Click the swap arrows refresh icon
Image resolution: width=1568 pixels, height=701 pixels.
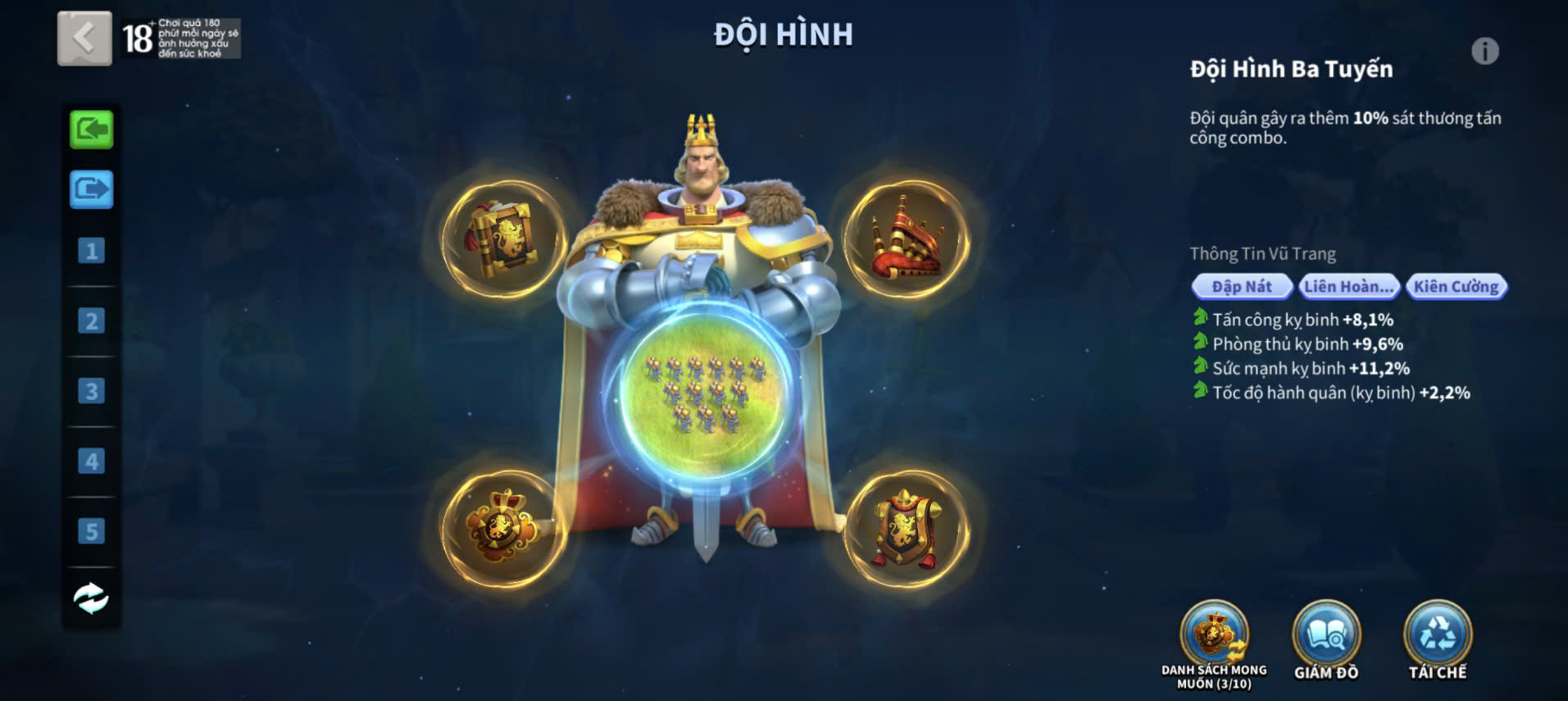click(x=91, y=599)
